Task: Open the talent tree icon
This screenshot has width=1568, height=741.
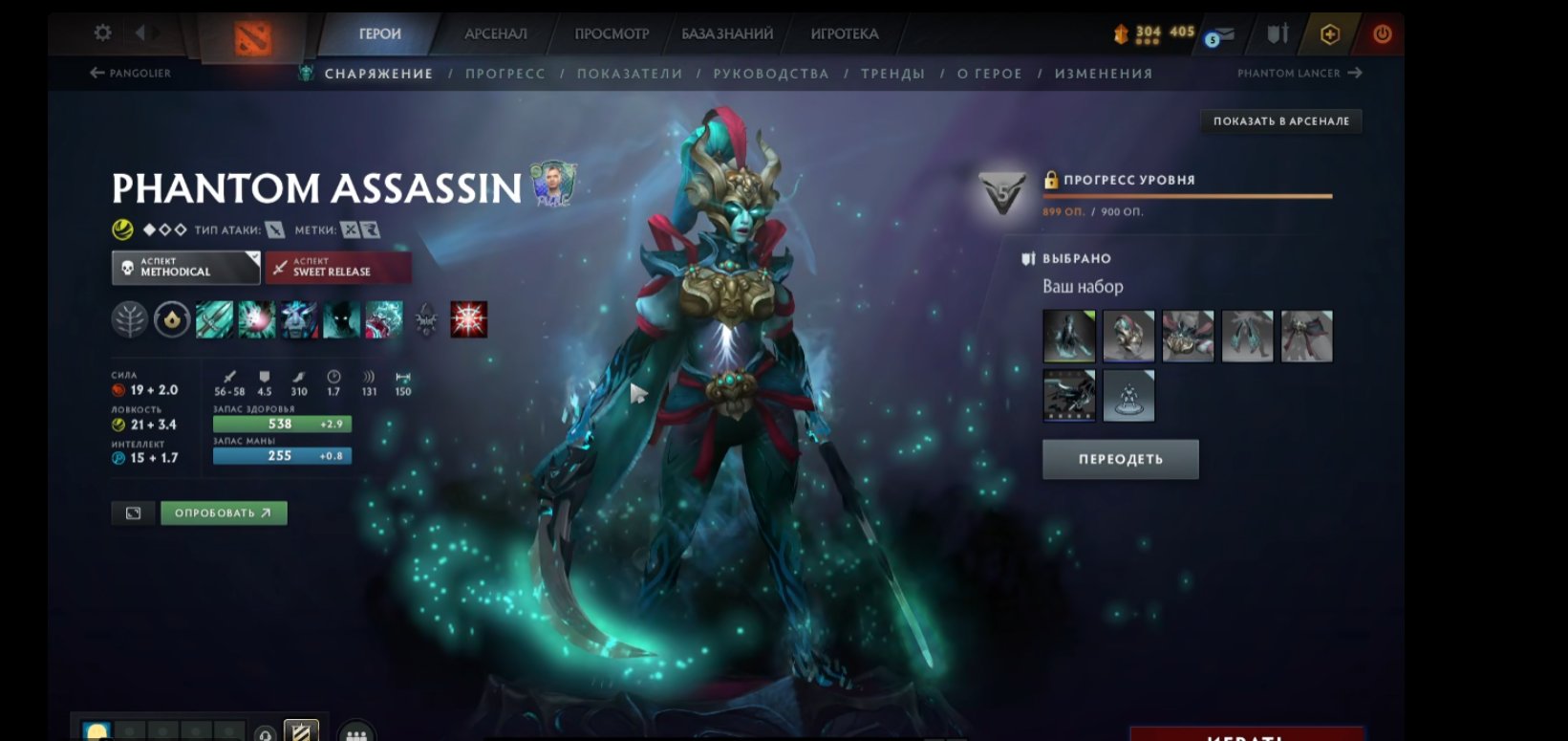Action: pyautogui.click(x=130, y=319)
